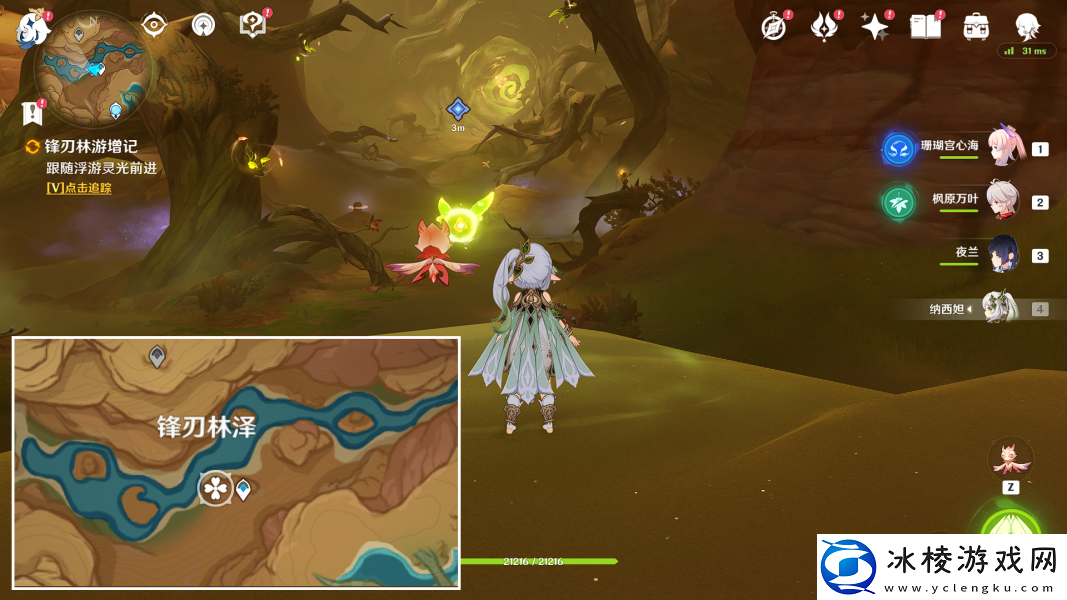Activate the eye-shaped elemental sight icon
The height and width of the screenshot is (600, 1067).
[x=153, y=25]
